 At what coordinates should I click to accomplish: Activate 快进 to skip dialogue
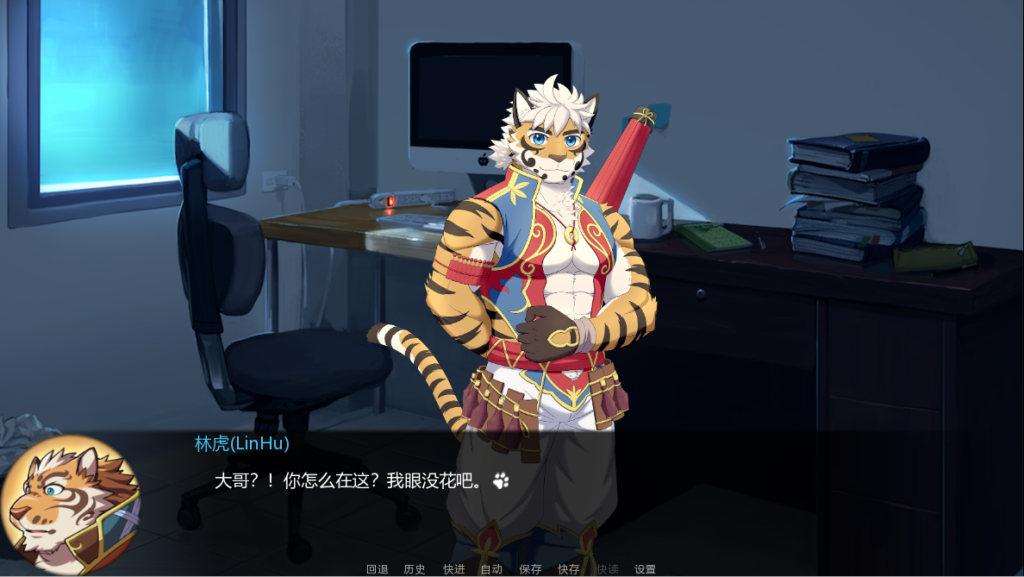tap(454, 569)
